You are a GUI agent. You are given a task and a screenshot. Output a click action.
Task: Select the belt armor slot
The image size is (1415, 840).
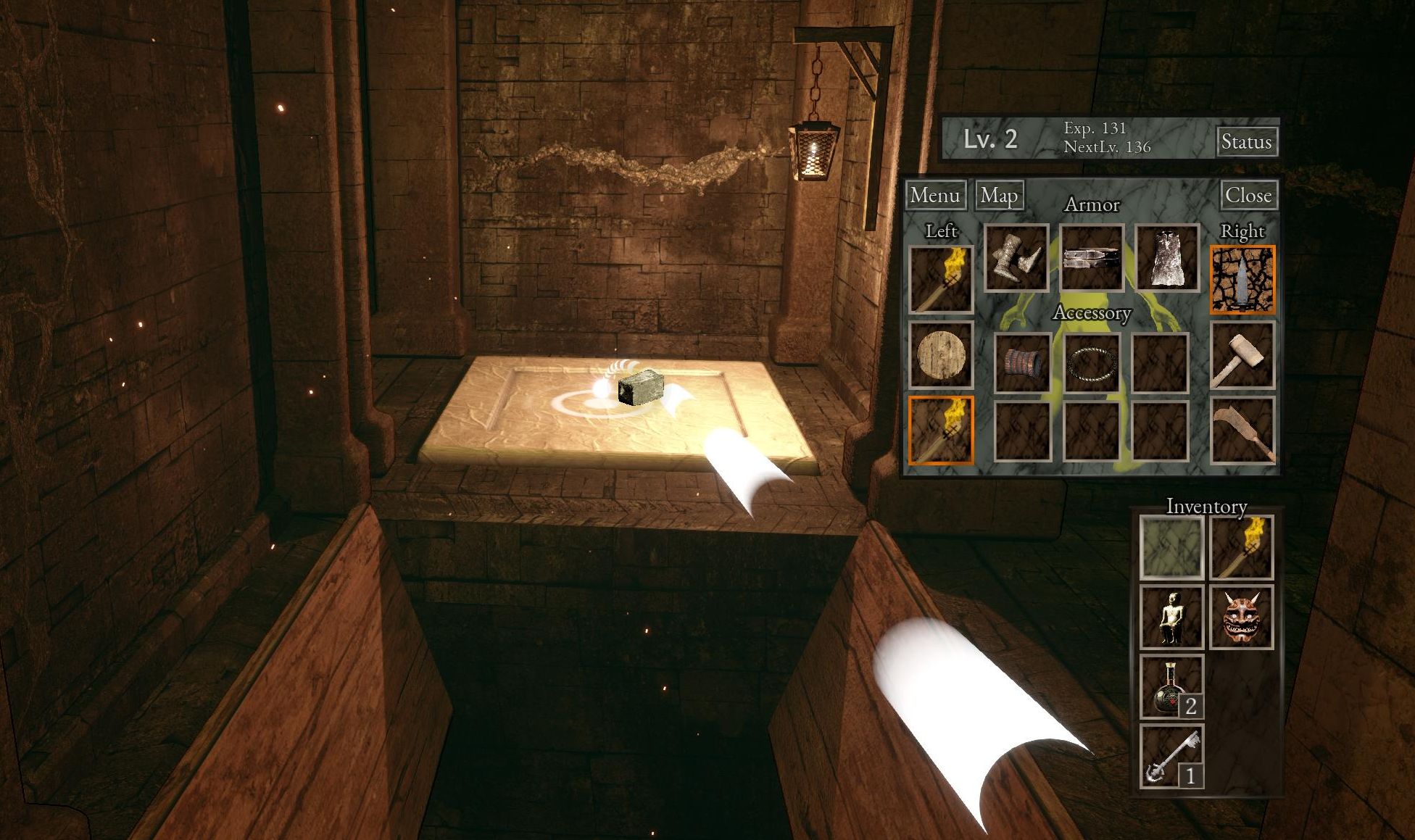1092,257
